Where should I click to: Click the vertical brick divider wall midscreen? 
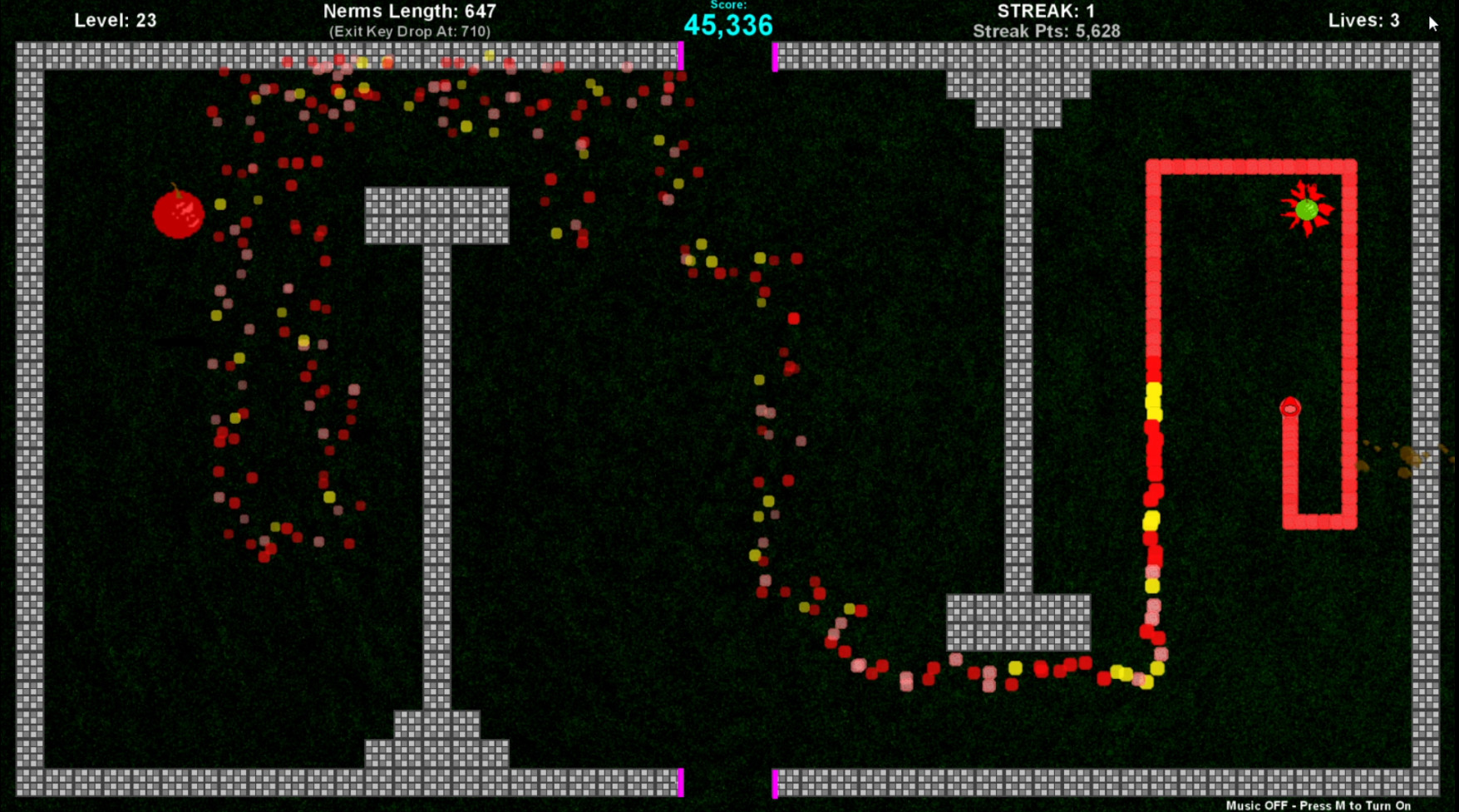[1016, 374]
